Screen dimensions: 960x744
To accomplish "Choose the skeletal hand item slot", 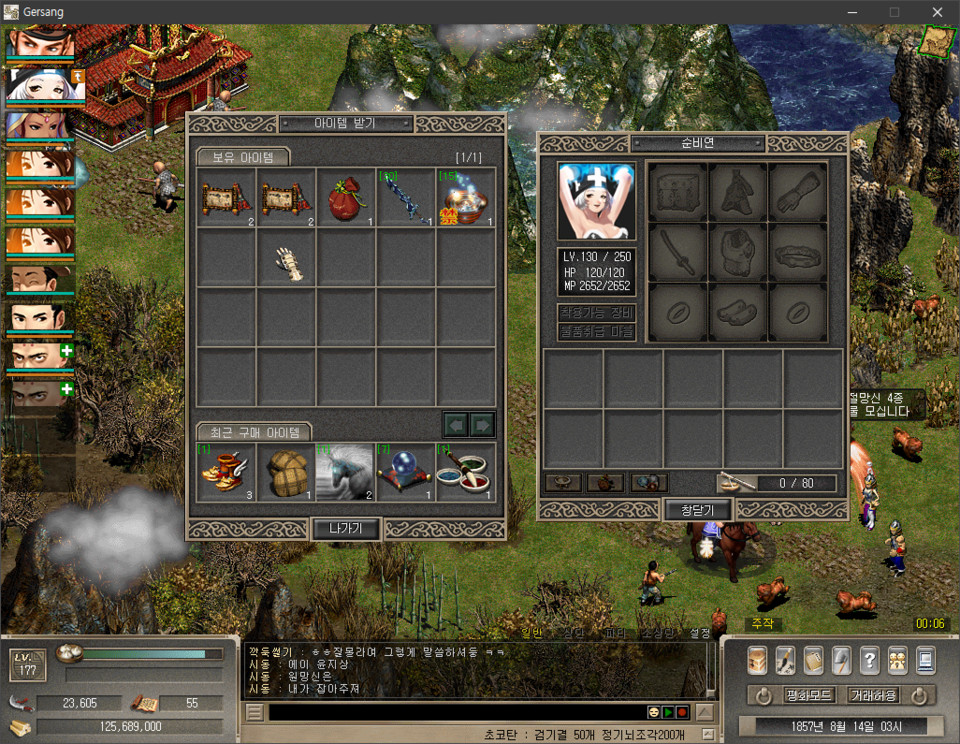I will tap(286, 259).
